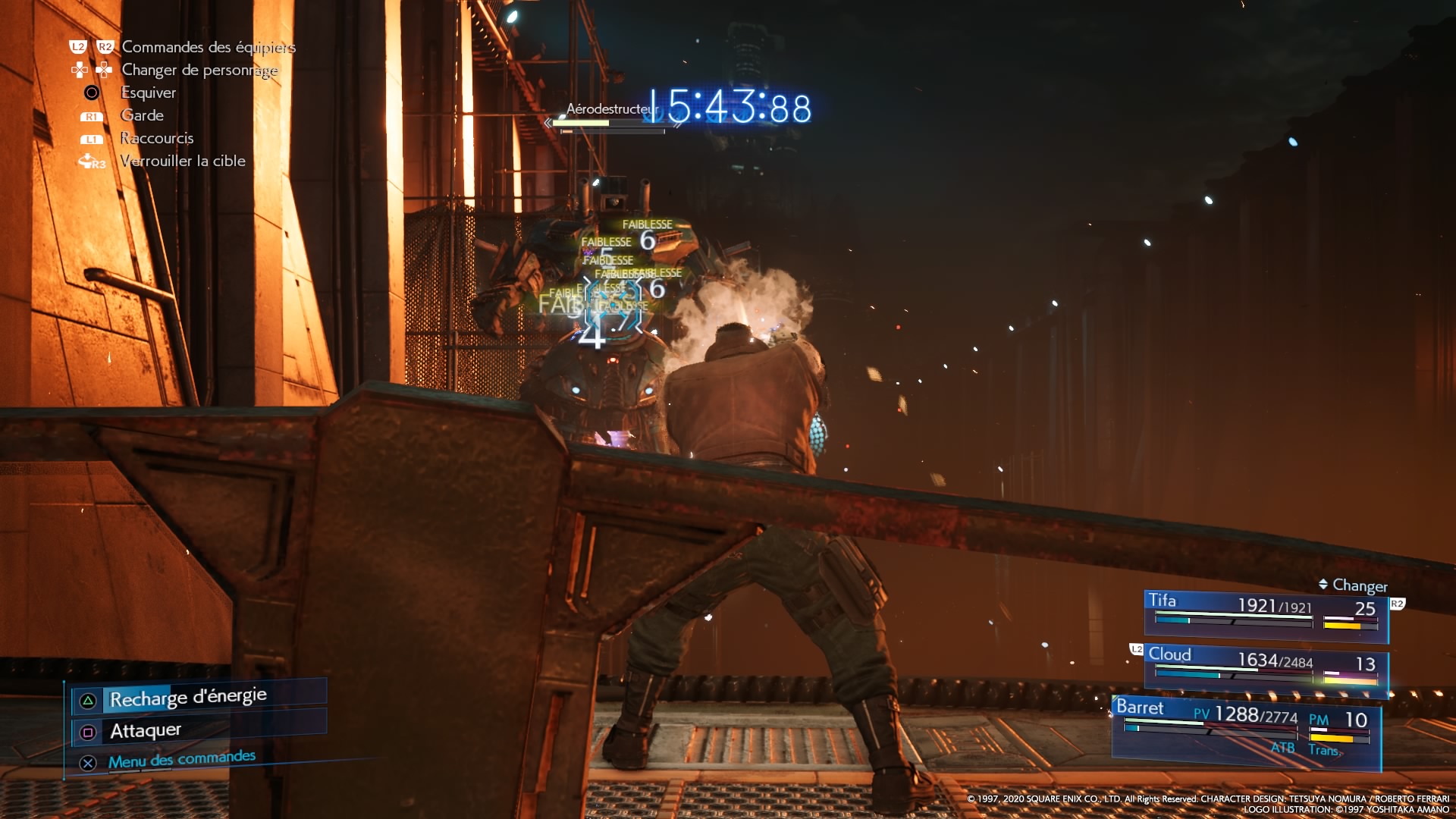
Task: Choose the Attaquer command
Action: pos(146,731)
